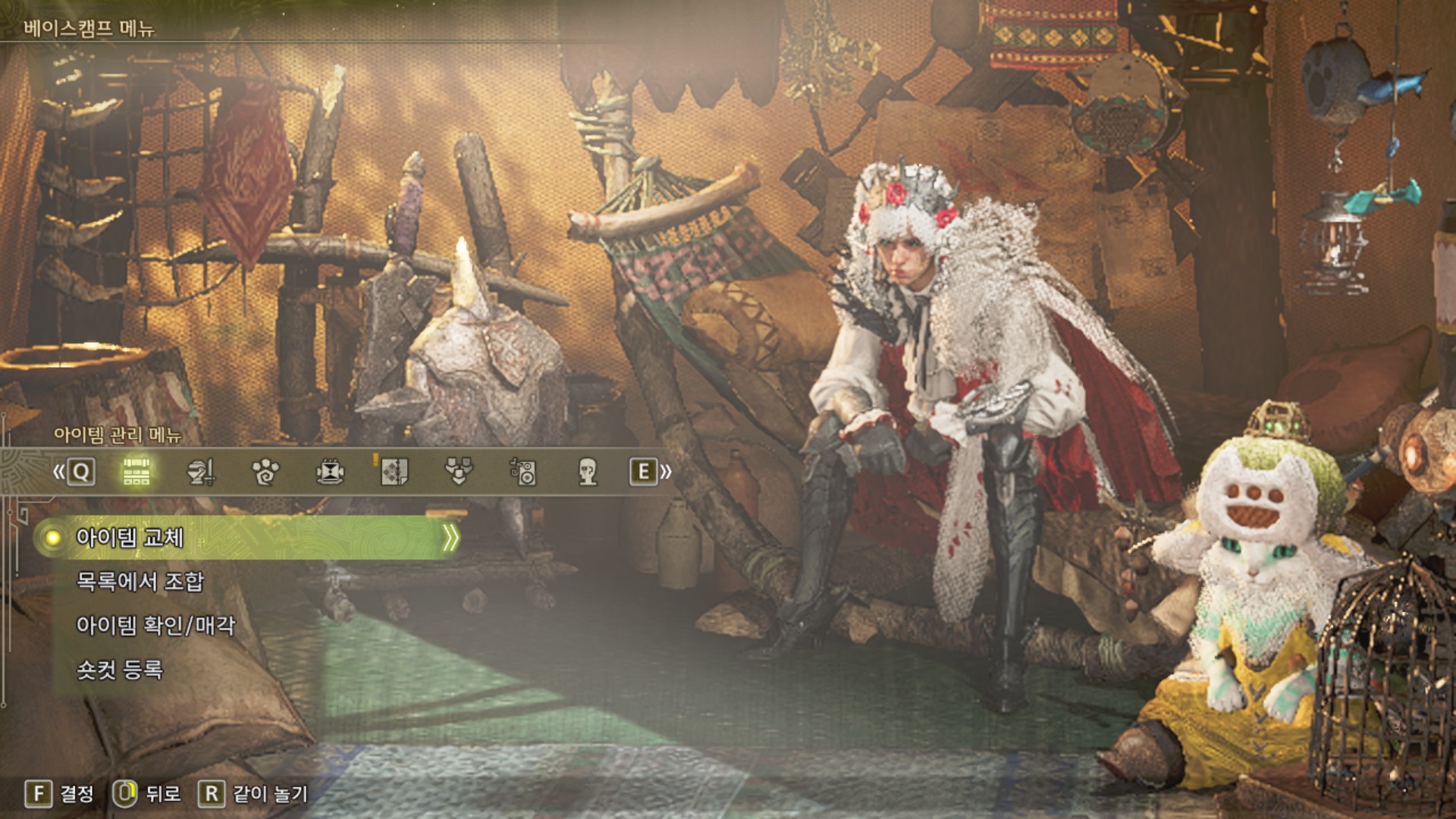Open the music speaker tab

point(523,472)
